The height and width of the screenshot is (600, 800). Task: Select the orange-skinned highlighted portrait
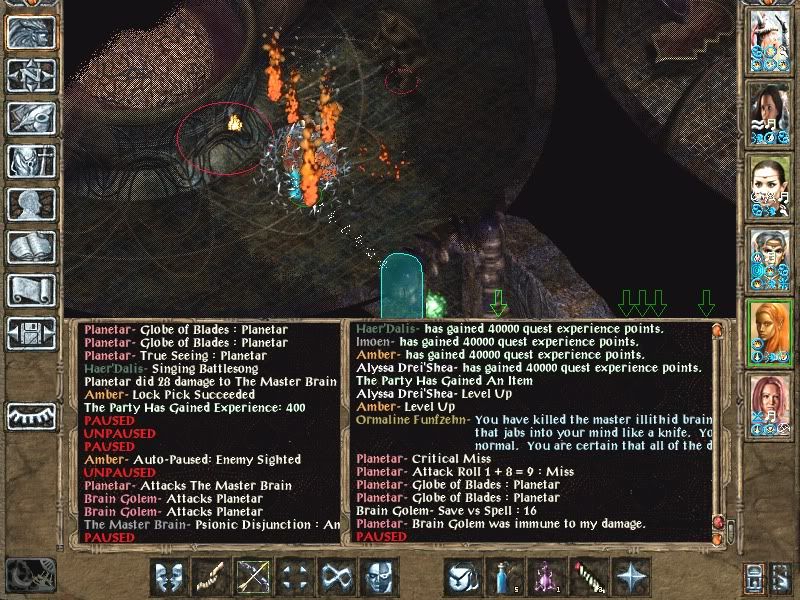click(767, 331)
